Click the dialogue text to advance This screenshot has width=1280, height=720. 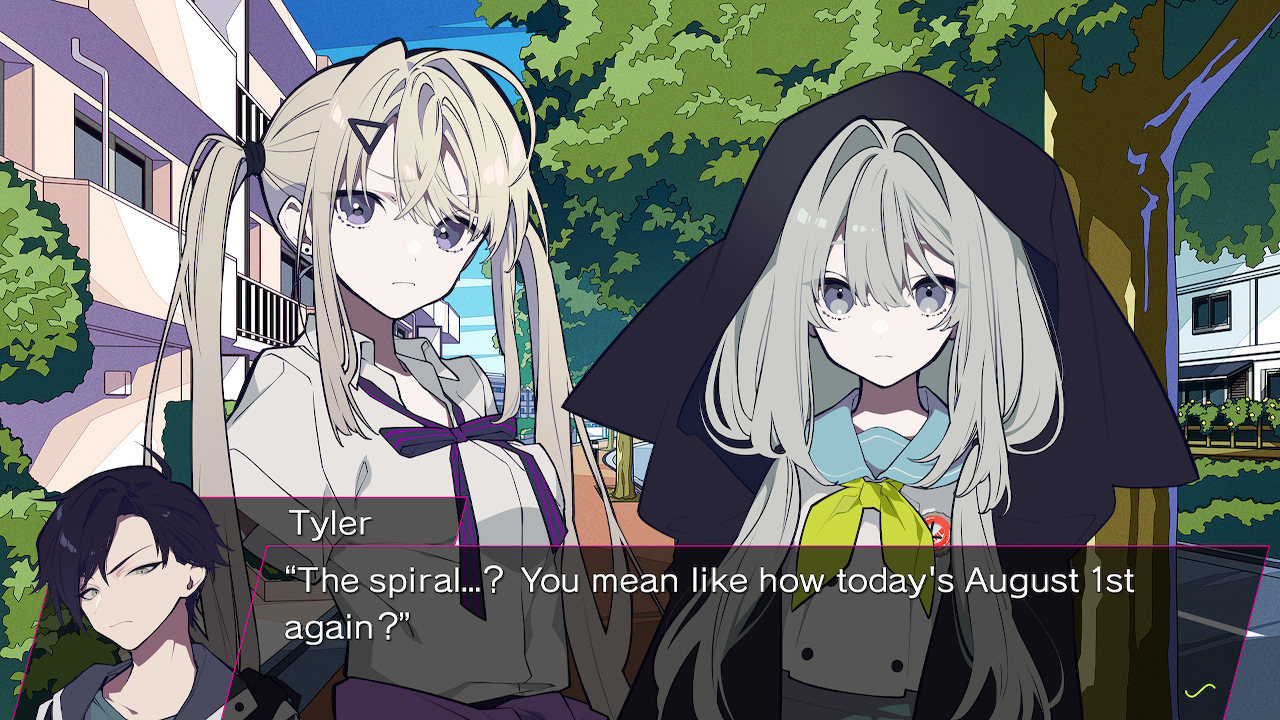[x=700, y=600]
